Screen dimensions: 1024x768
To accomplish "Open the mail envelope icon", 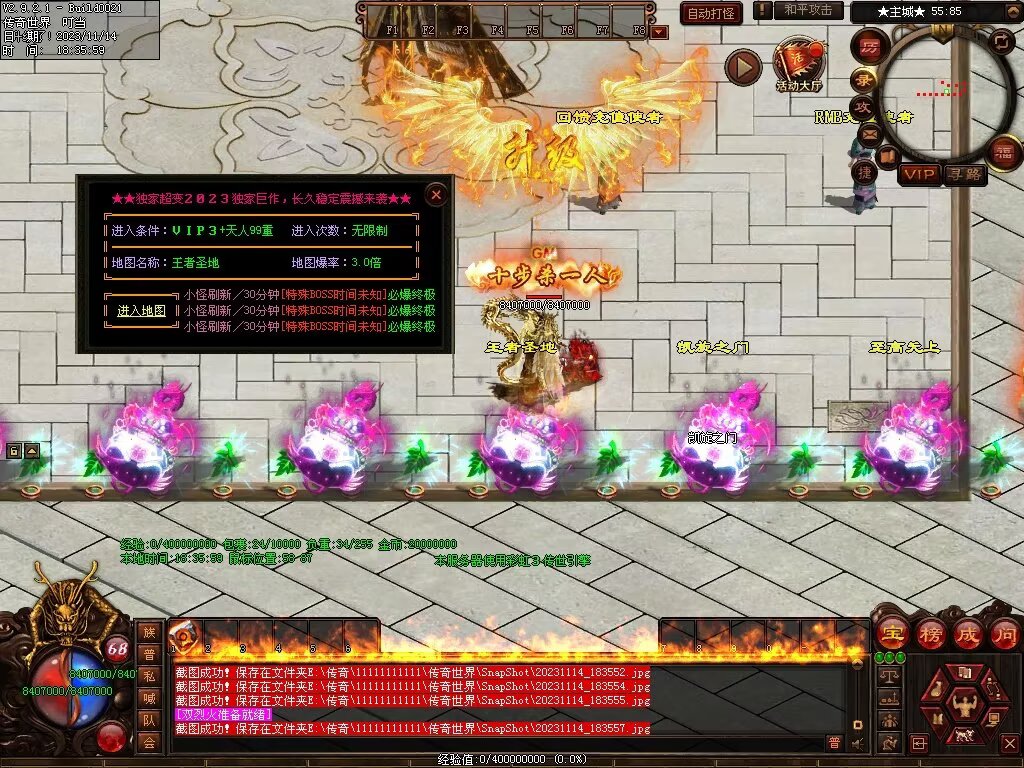I will tap(868, 135).
